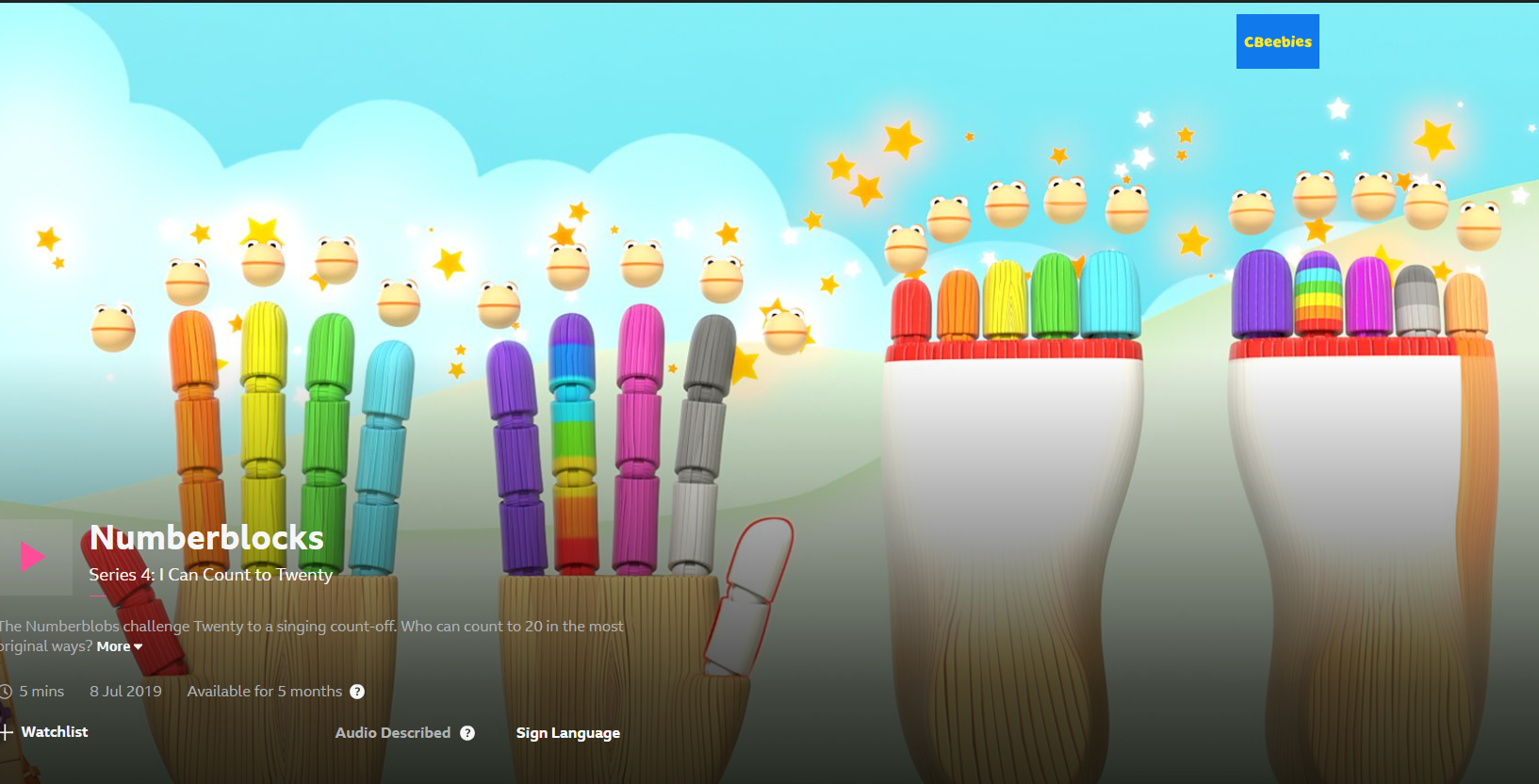1539x784 pixels.
Task: Show help icon beside Audio Described
Action: (467, 733)
